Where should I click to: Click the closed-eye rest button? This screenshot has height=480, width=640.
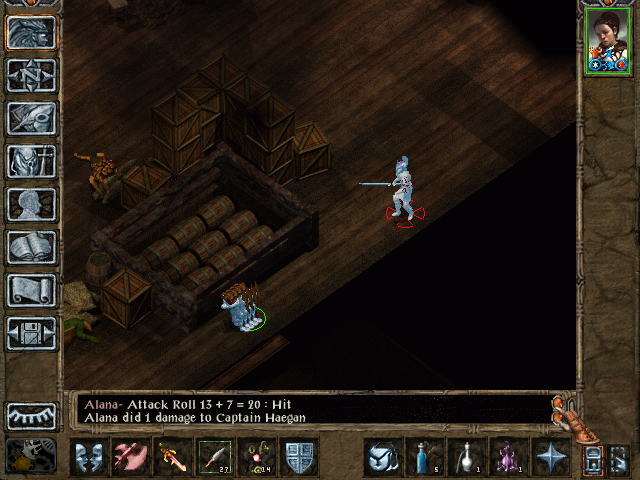31,415
